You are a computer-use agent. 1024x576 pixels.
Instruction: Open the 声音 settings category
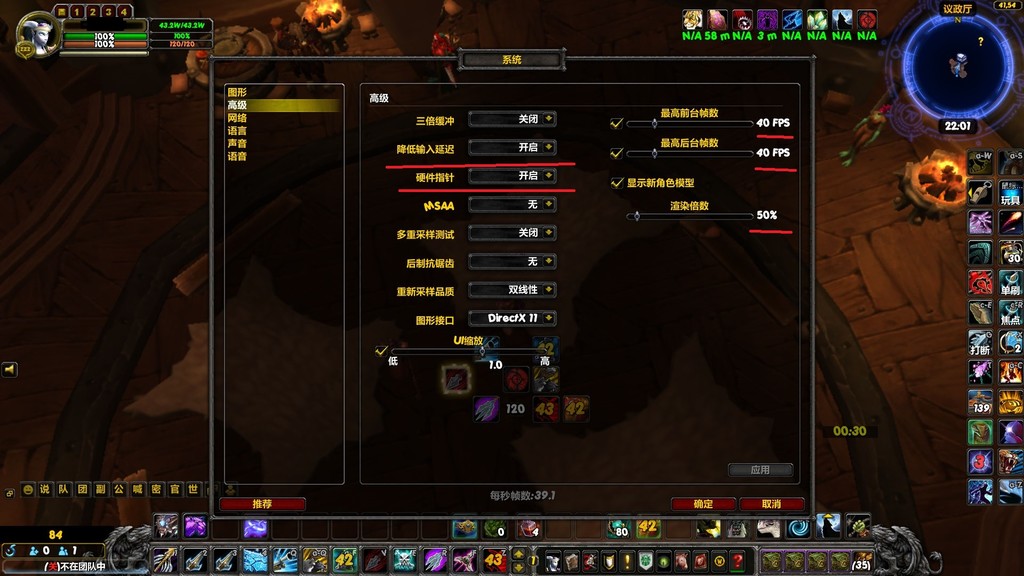tap(237, 144)
